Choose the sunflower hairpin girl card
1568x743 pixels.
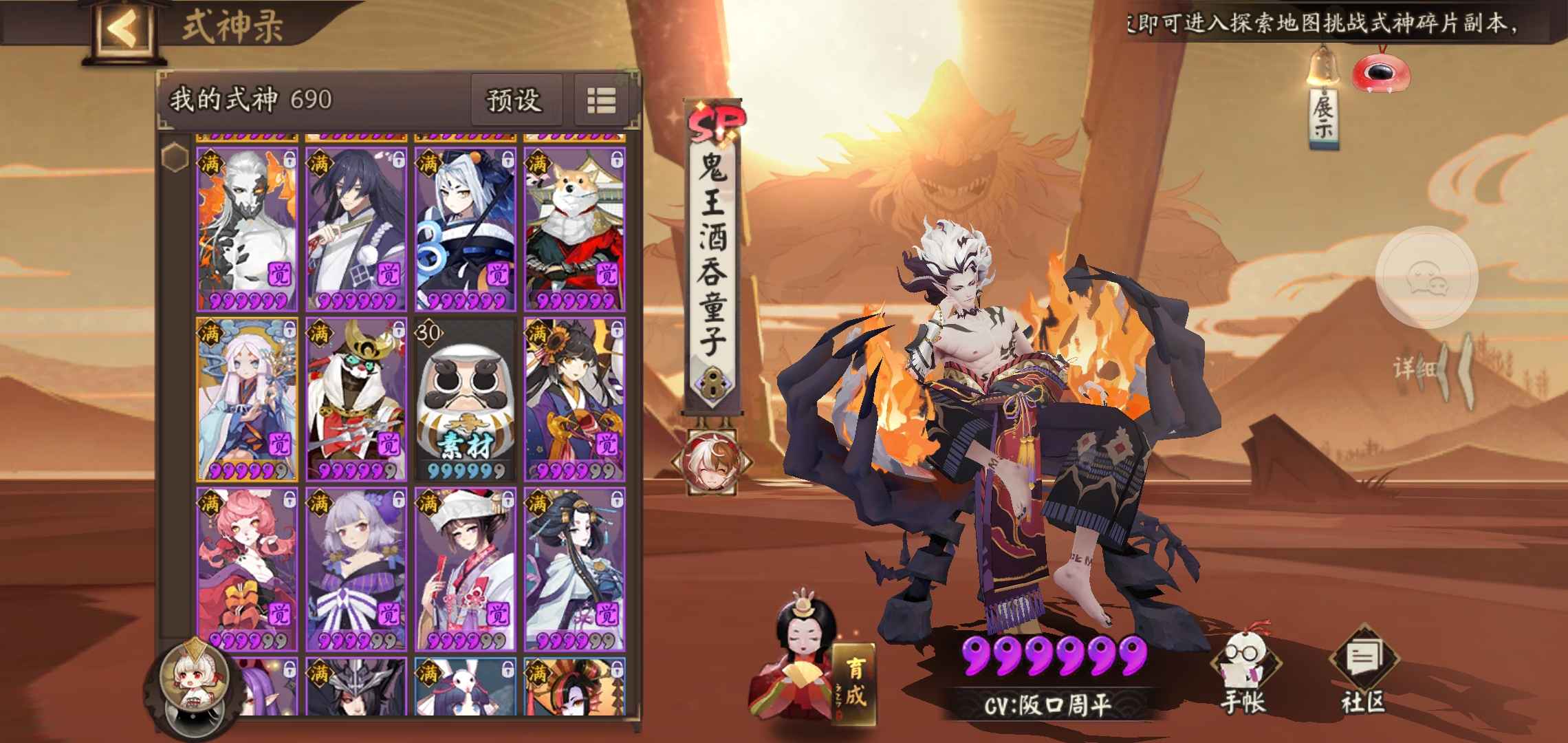[x=575, y=399]
